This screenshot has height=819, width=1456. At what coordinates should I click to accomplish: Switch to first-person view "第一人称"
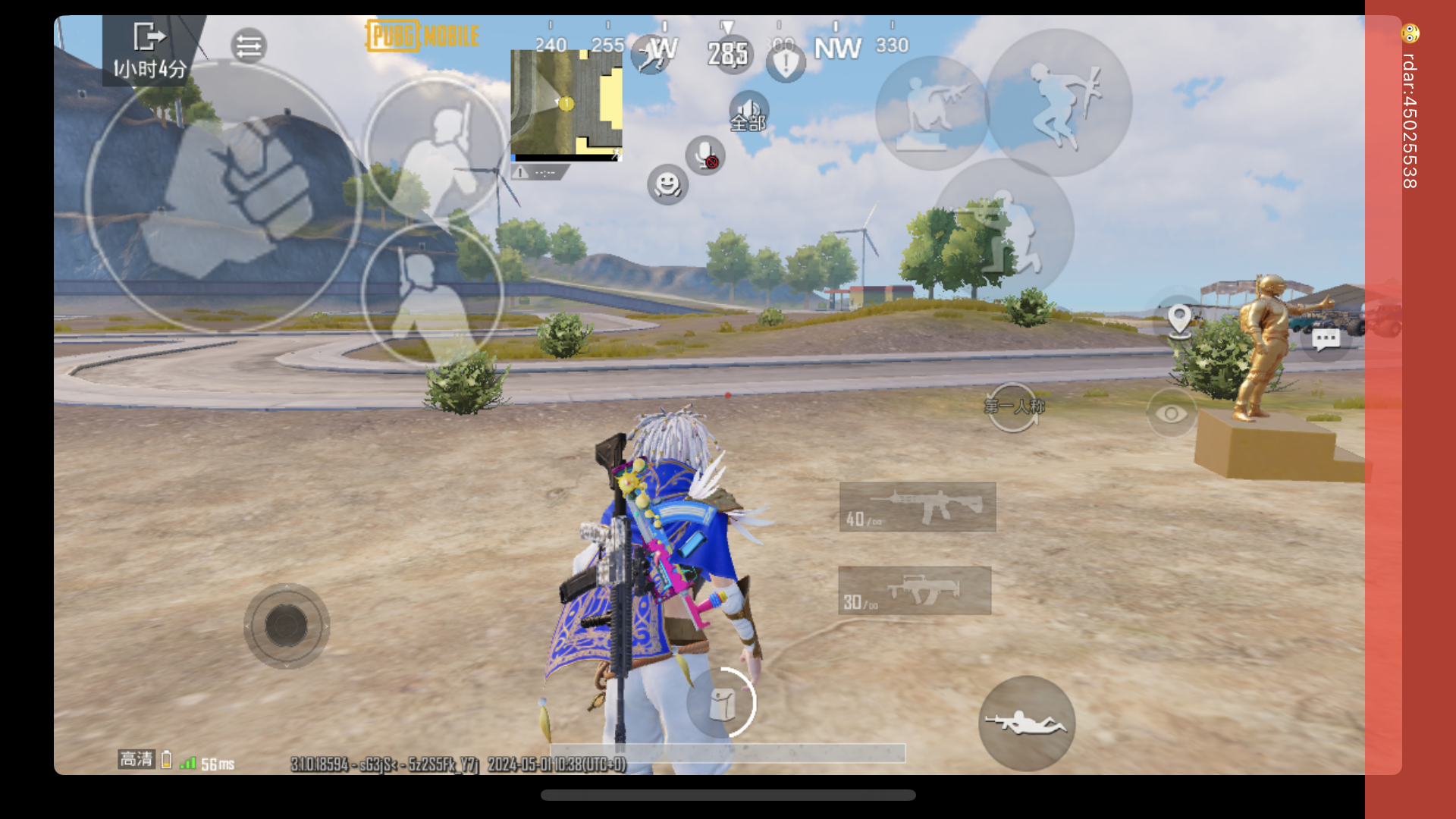(x=1014, y=407)
